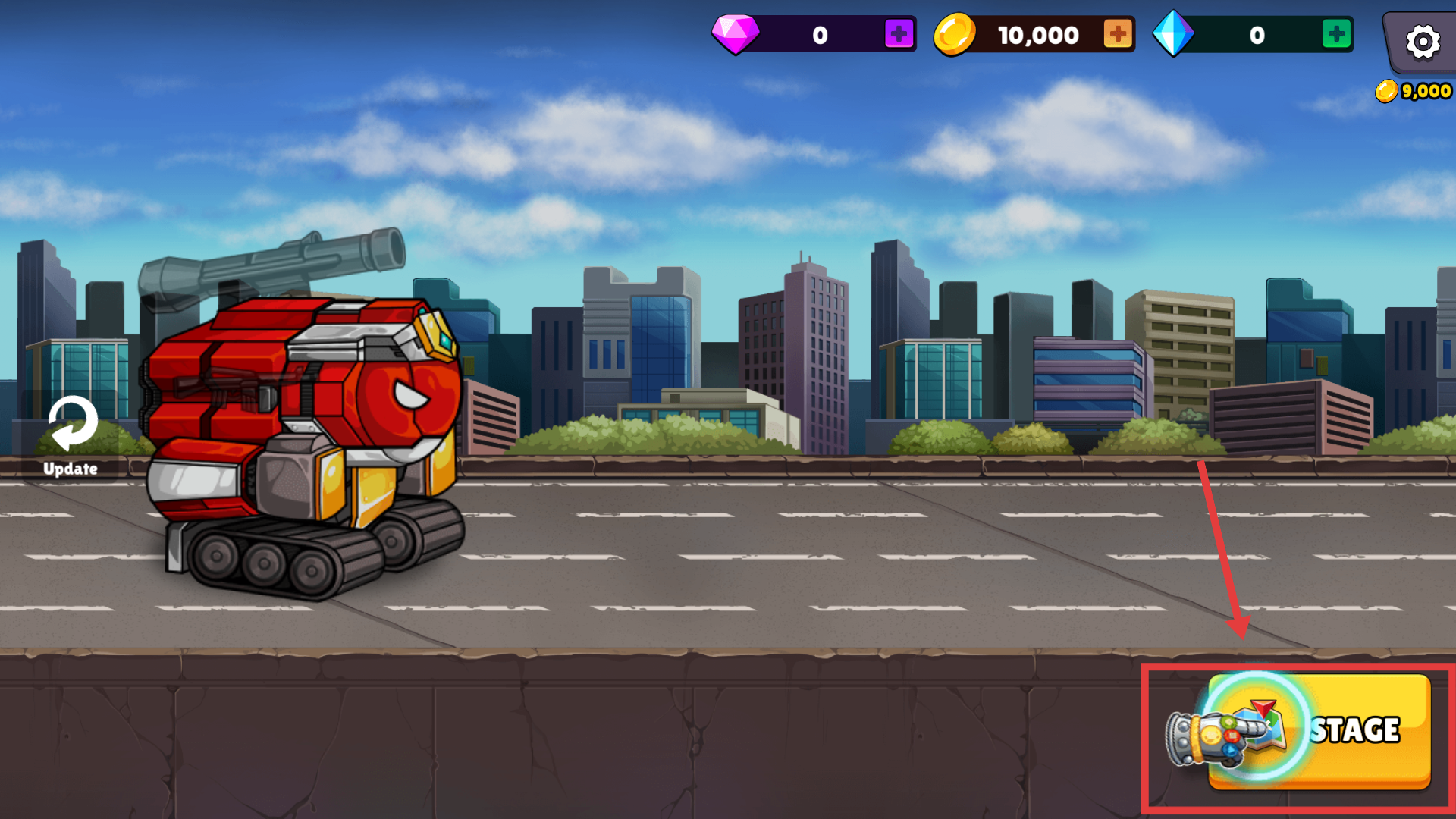Open the STAGE selection button
Screen dimensions: 1456x819
click(x=1319, y=731)
